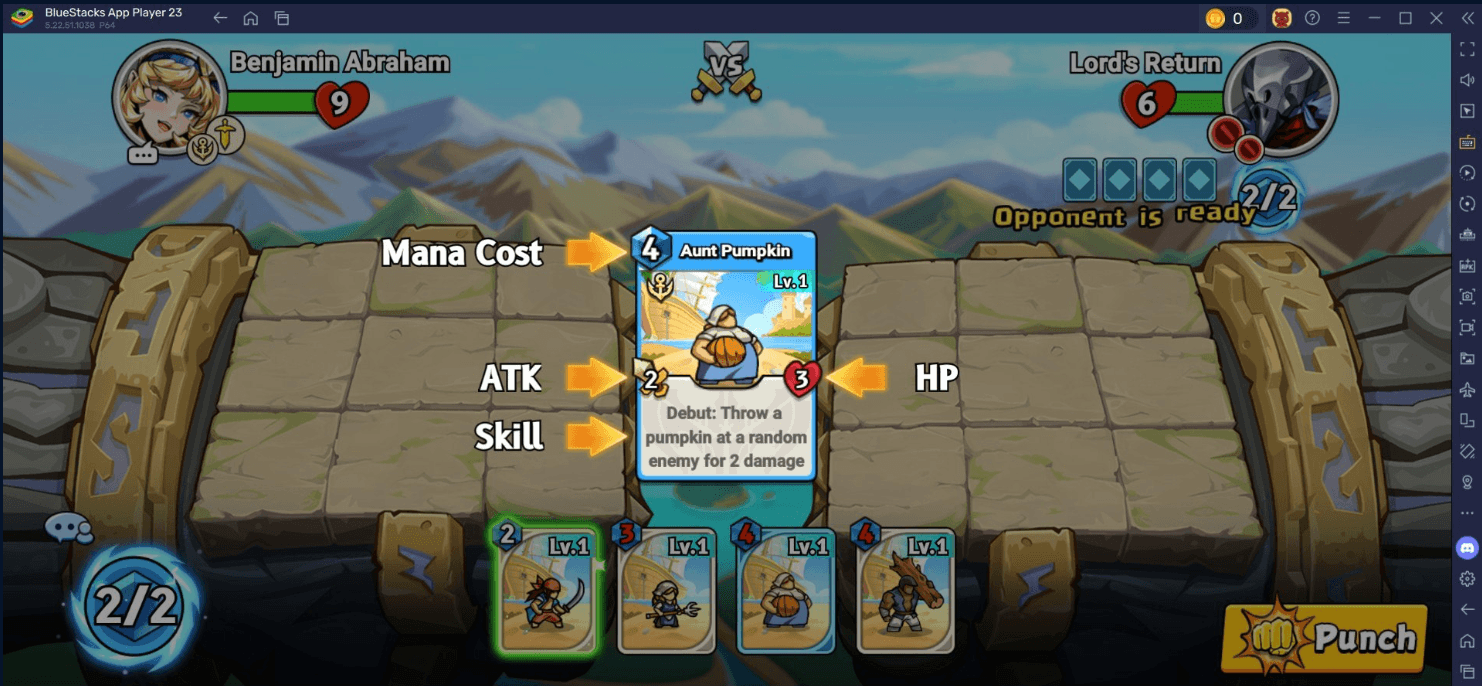
Task: Select the 4-cost log-carrying brute card
Action: point(906,592)
